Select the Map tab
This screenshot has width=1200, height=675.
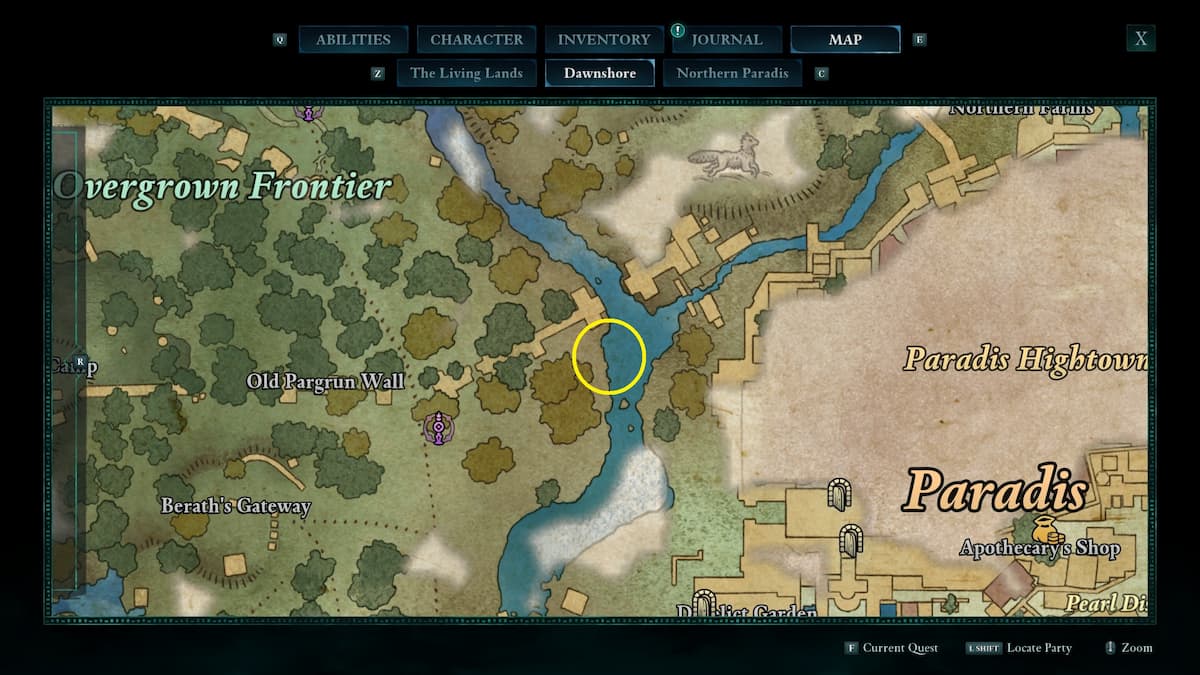coord(845,40)
